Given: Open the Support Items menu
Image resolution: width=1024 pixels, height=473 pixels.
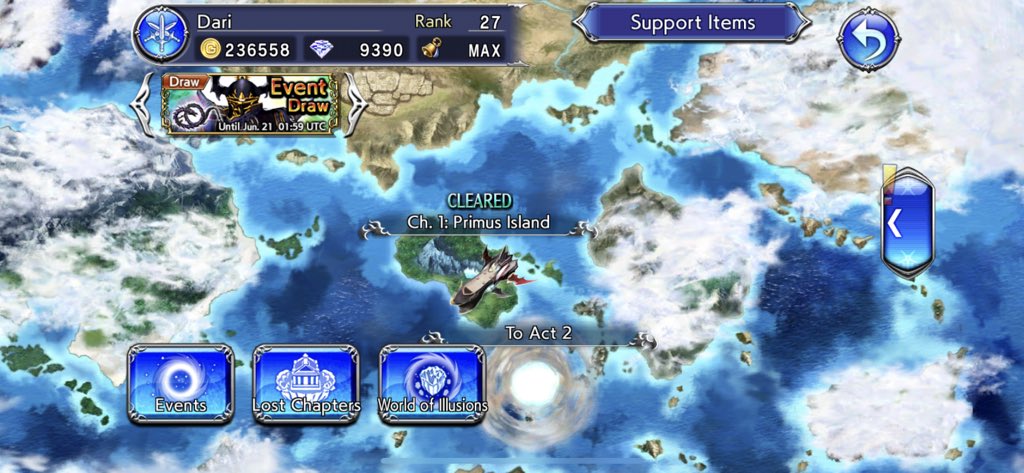Looking at the screenshot, I should 692,22.
